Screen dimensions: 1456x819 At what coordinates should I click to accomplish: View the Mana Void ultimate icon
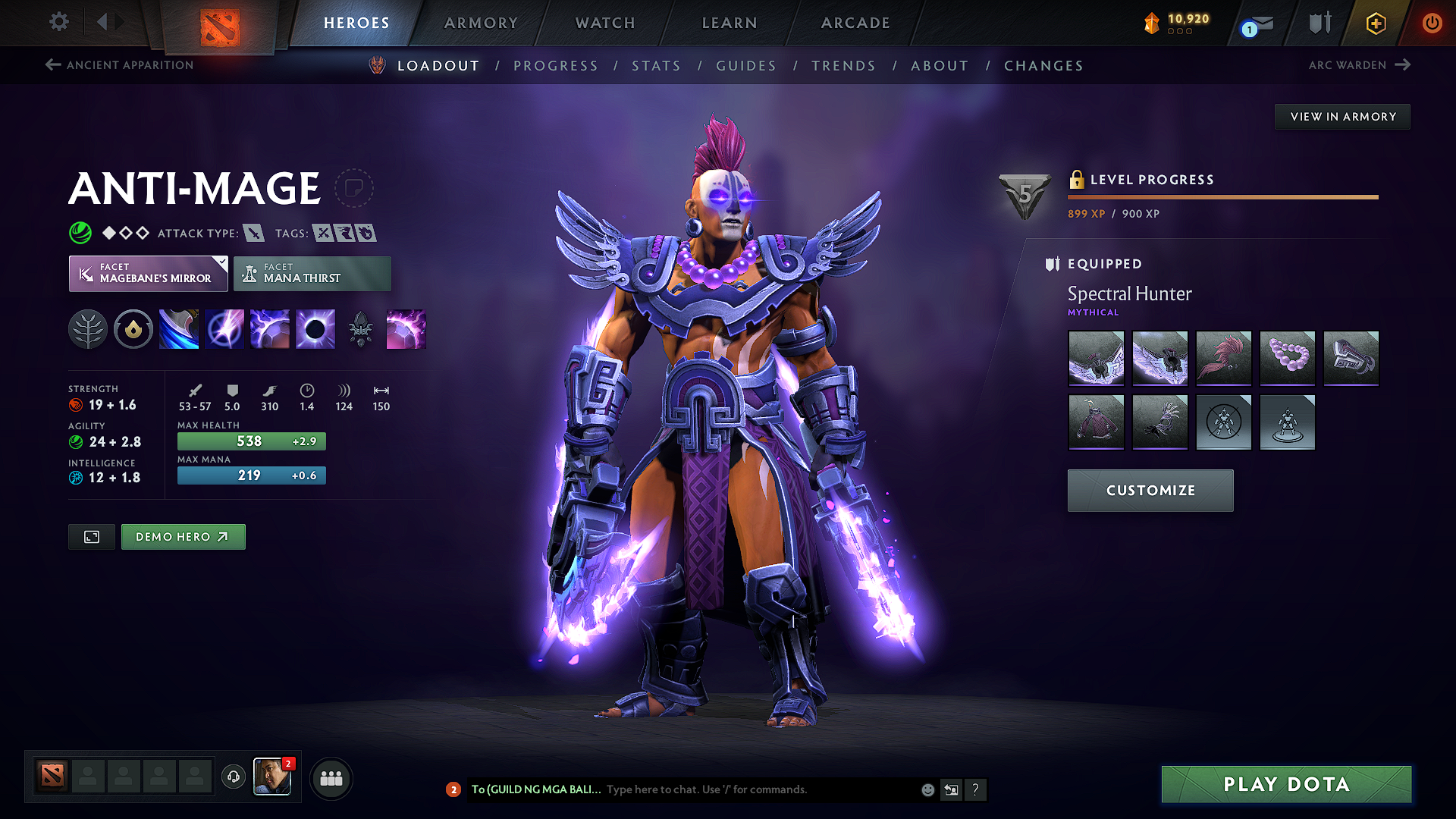point(315,328)
